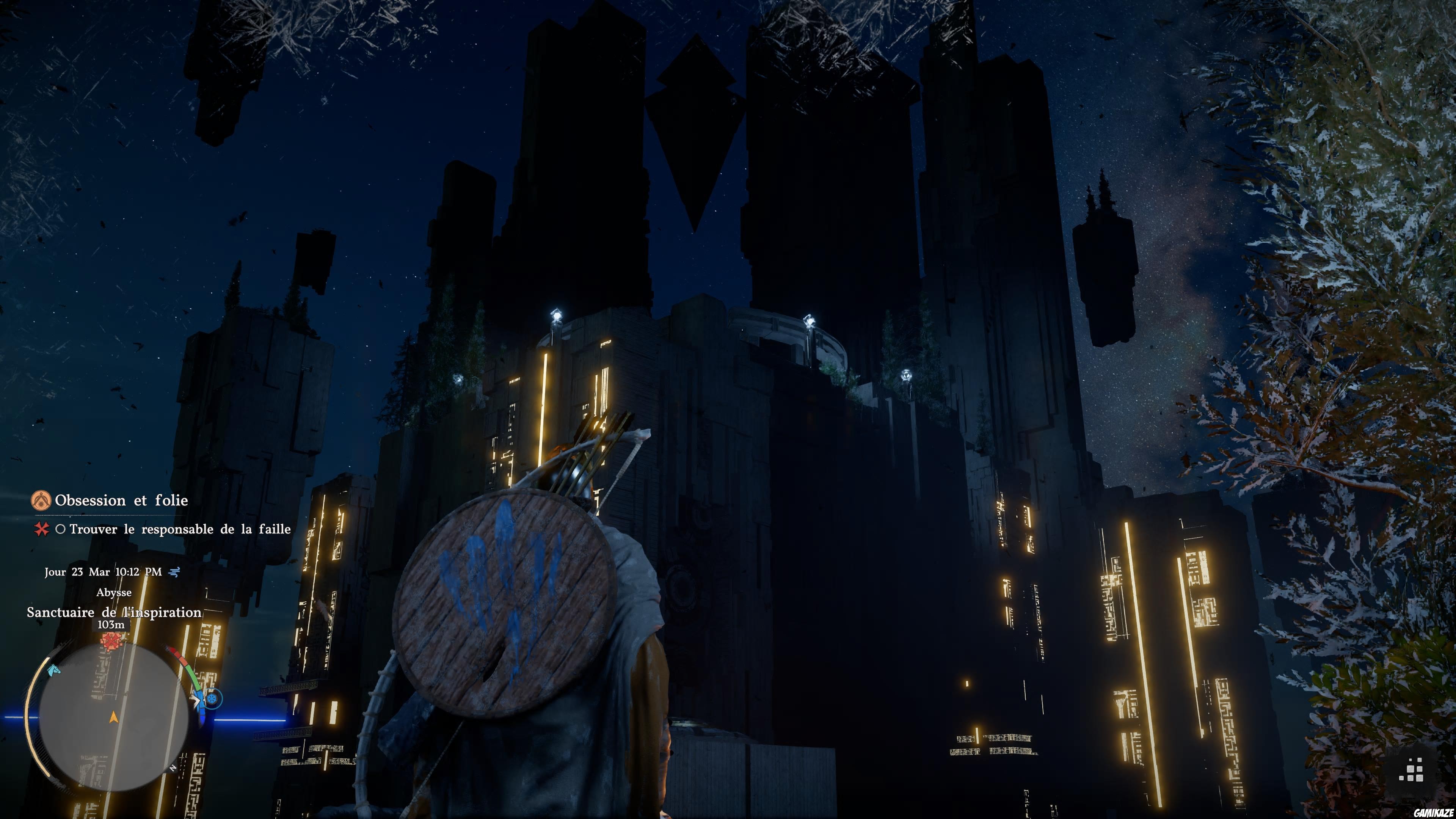Click the squares icon in the bottom-right corner
This screenshot has height=819, width=1456.
point(1411,770)
